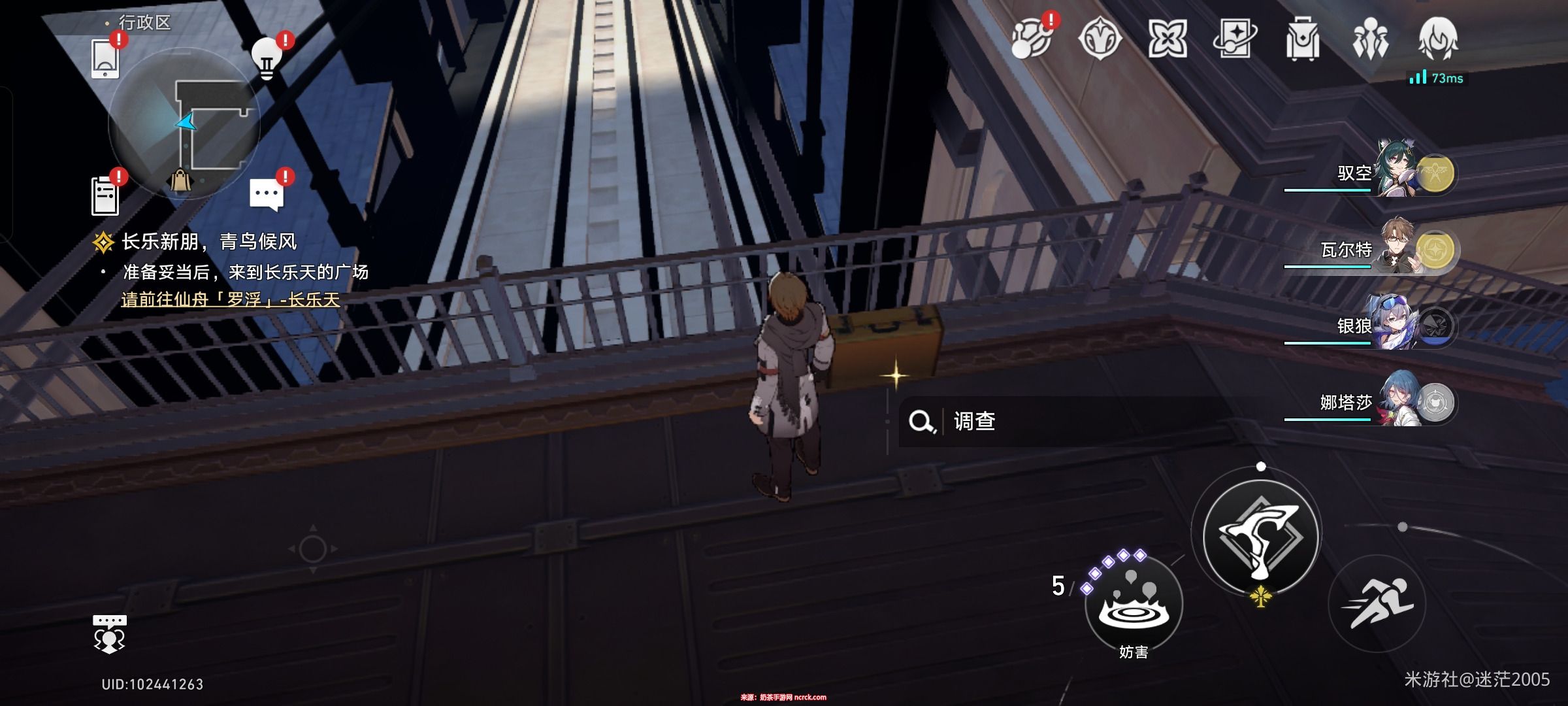Open the chat messages speech bubble
This screenshot has width=1568, height=706.
[x=266, y=195]
